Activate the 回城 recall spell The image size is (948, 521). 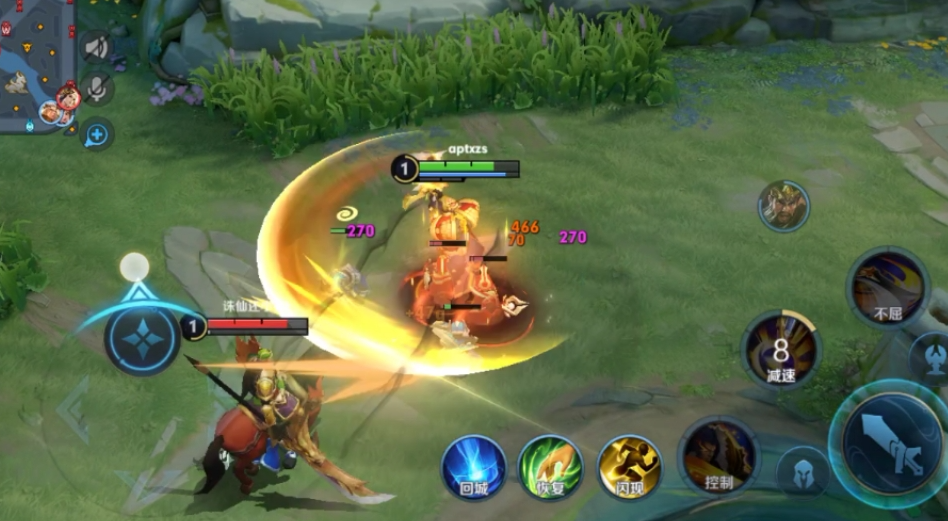click(x=474, y=467)
